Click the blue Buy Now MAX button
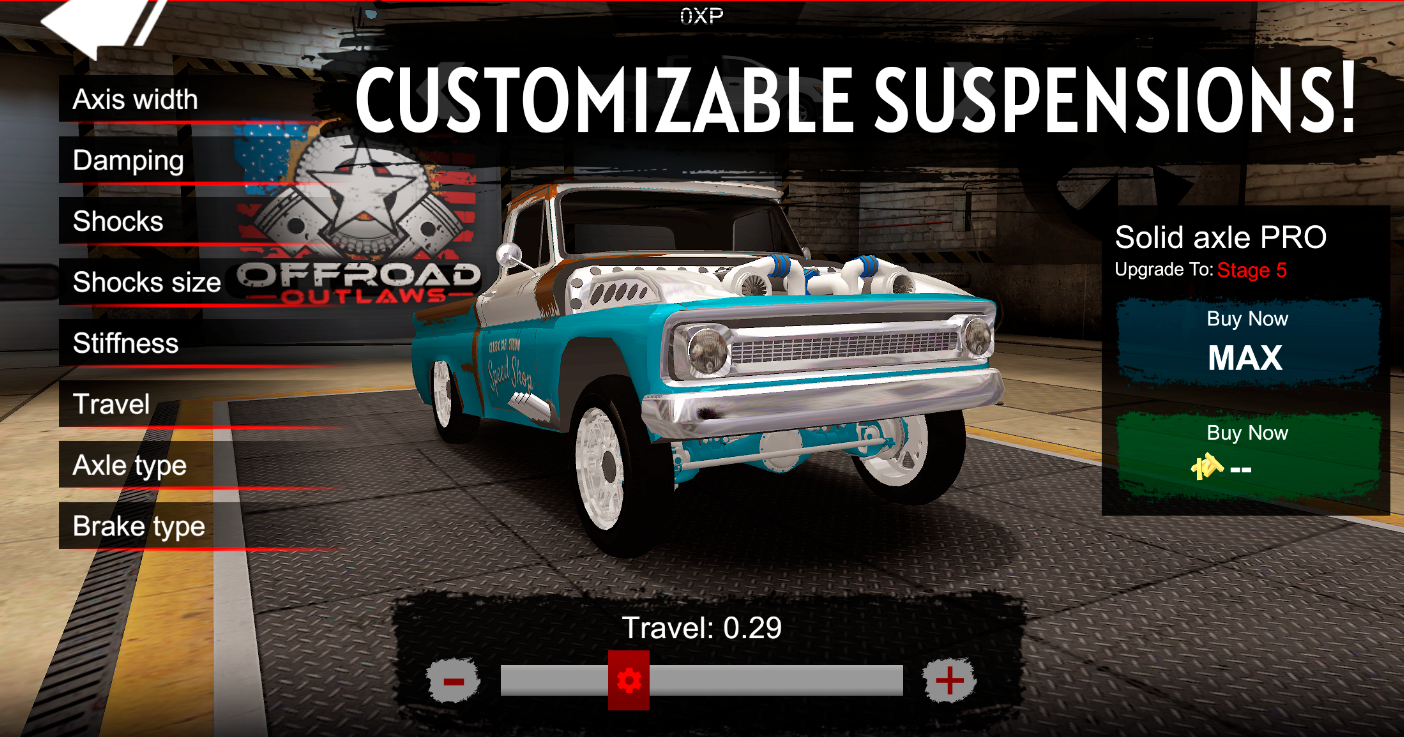The image size is (1404, 737). [1246, 343]
